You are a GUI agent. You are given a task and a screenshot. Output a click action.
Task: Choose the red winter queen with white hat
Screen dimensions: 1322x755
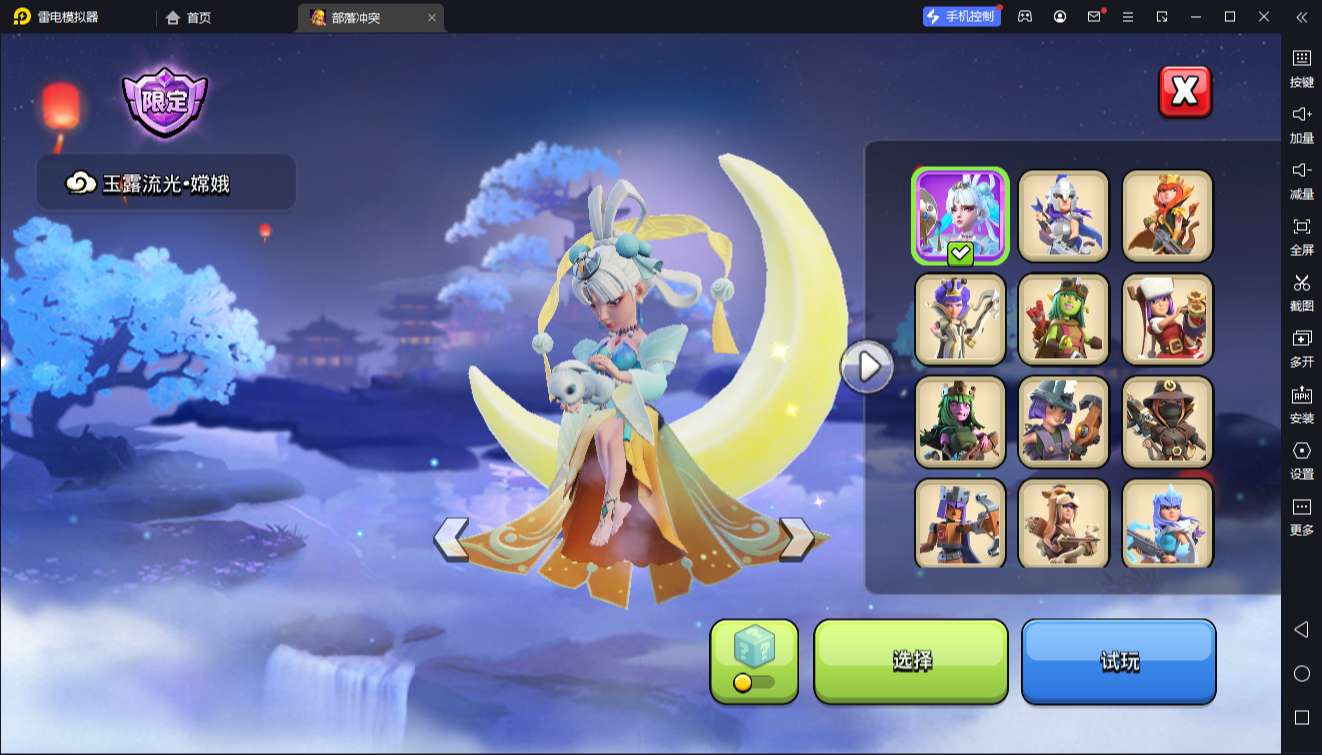pos(1167,319)
